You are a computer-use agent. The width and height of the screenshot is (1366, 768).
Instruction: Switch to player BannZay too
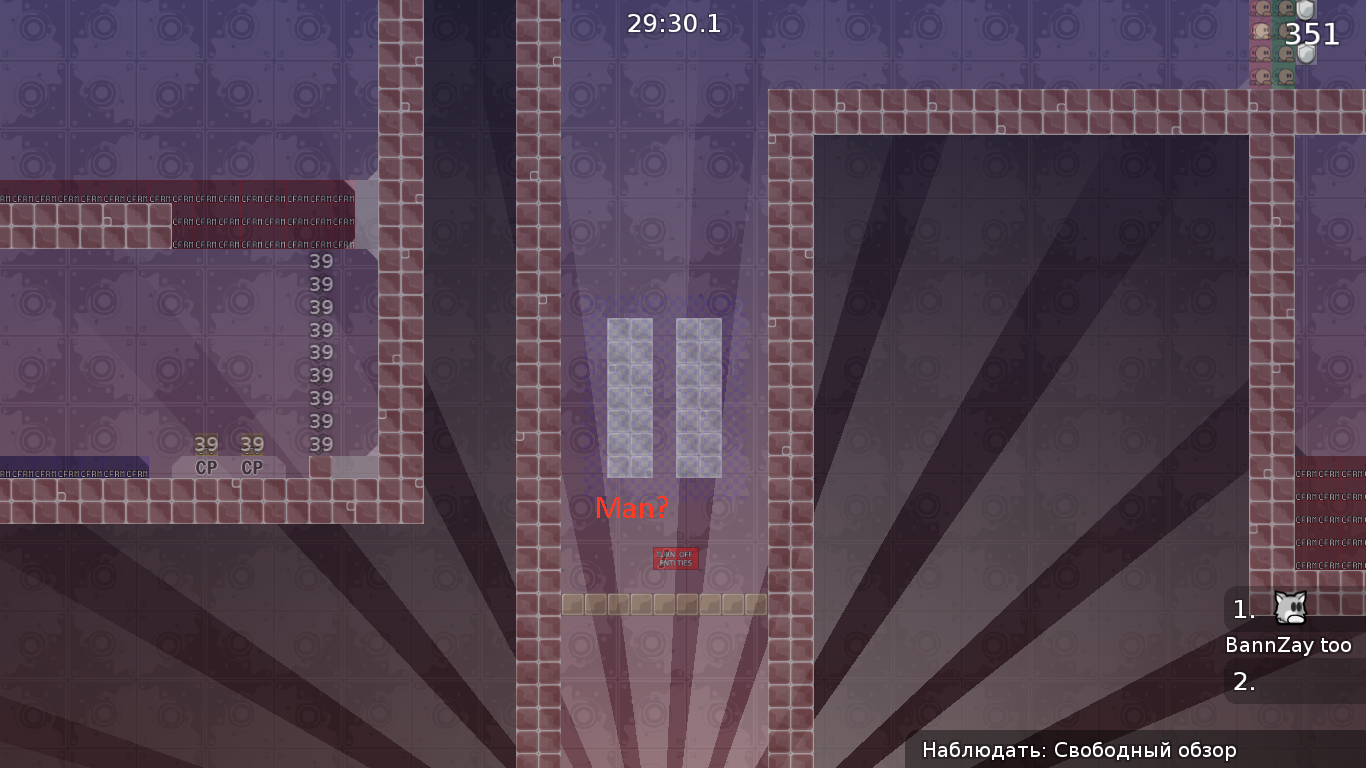tap(1287, 645)
